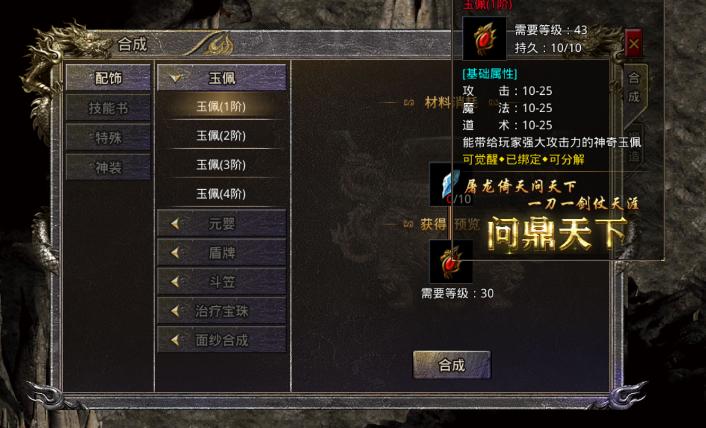Open the 特殊 tab

pyautogui.click(x=107, y=136)
